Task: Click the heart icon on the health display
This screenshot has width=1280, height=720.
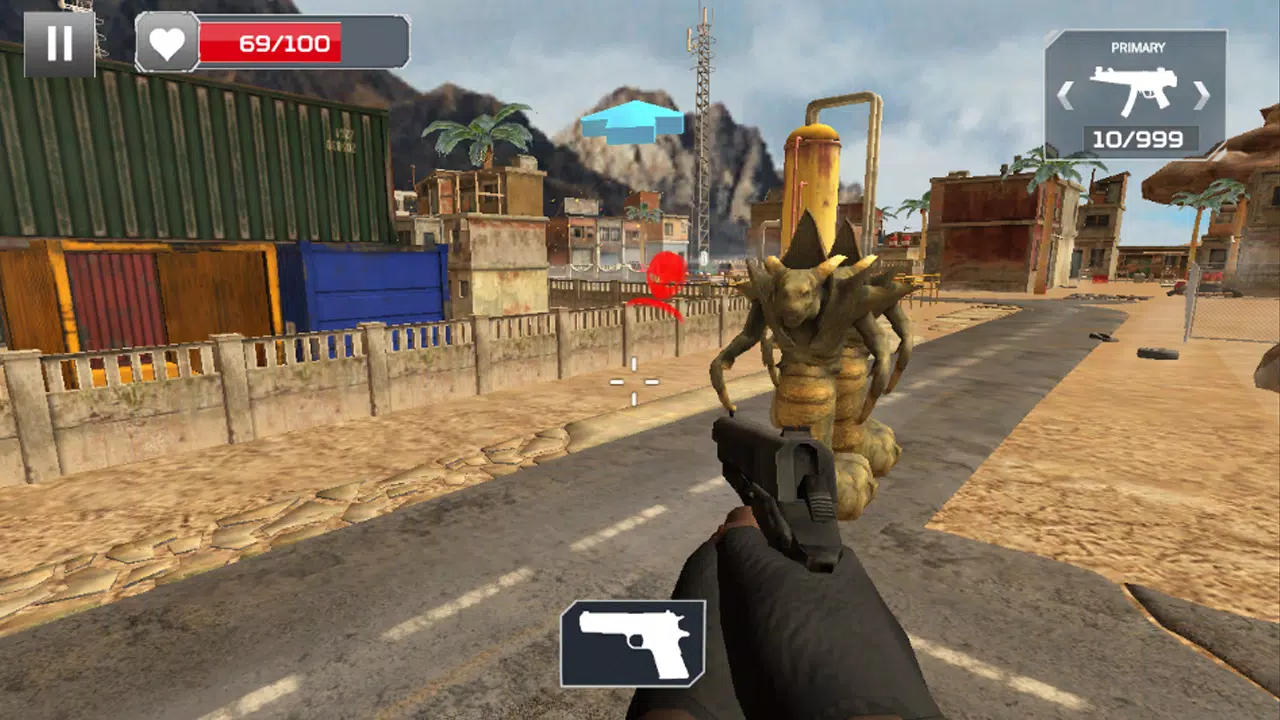Action: pyautogui.click(x=167, y=43)
